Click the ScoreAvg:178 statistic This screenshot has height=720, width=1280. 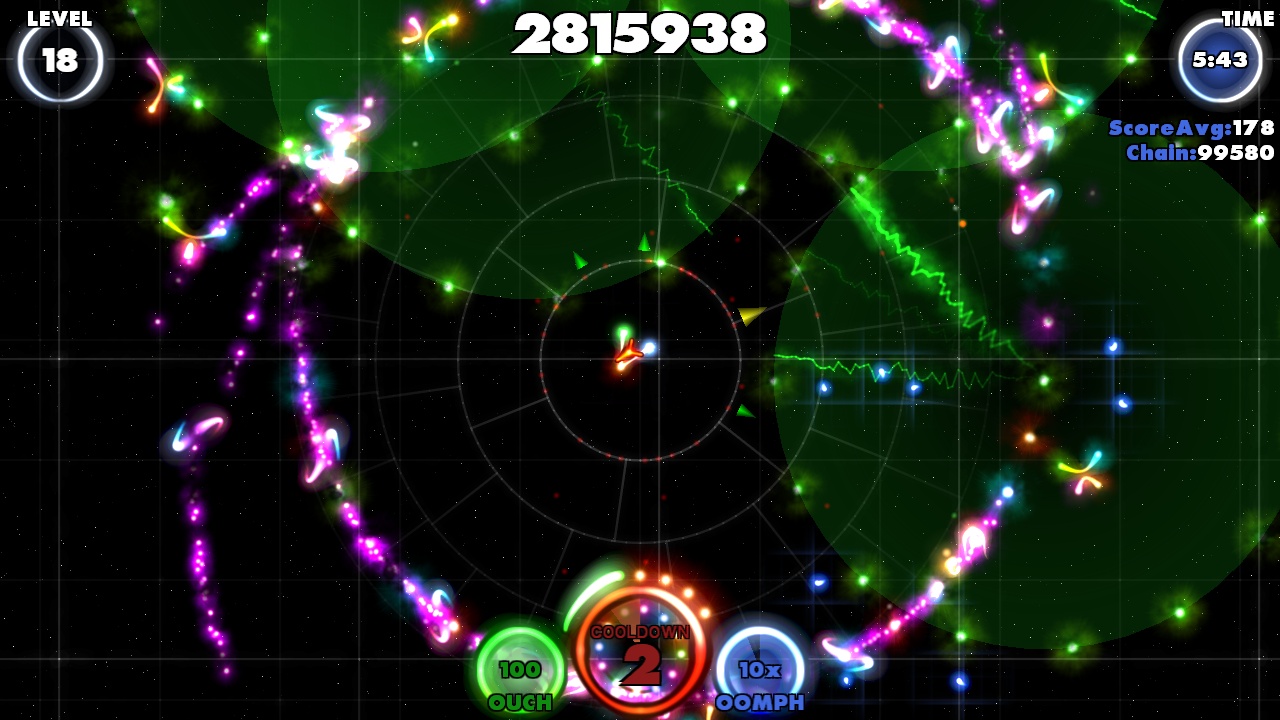point(1190,128)
